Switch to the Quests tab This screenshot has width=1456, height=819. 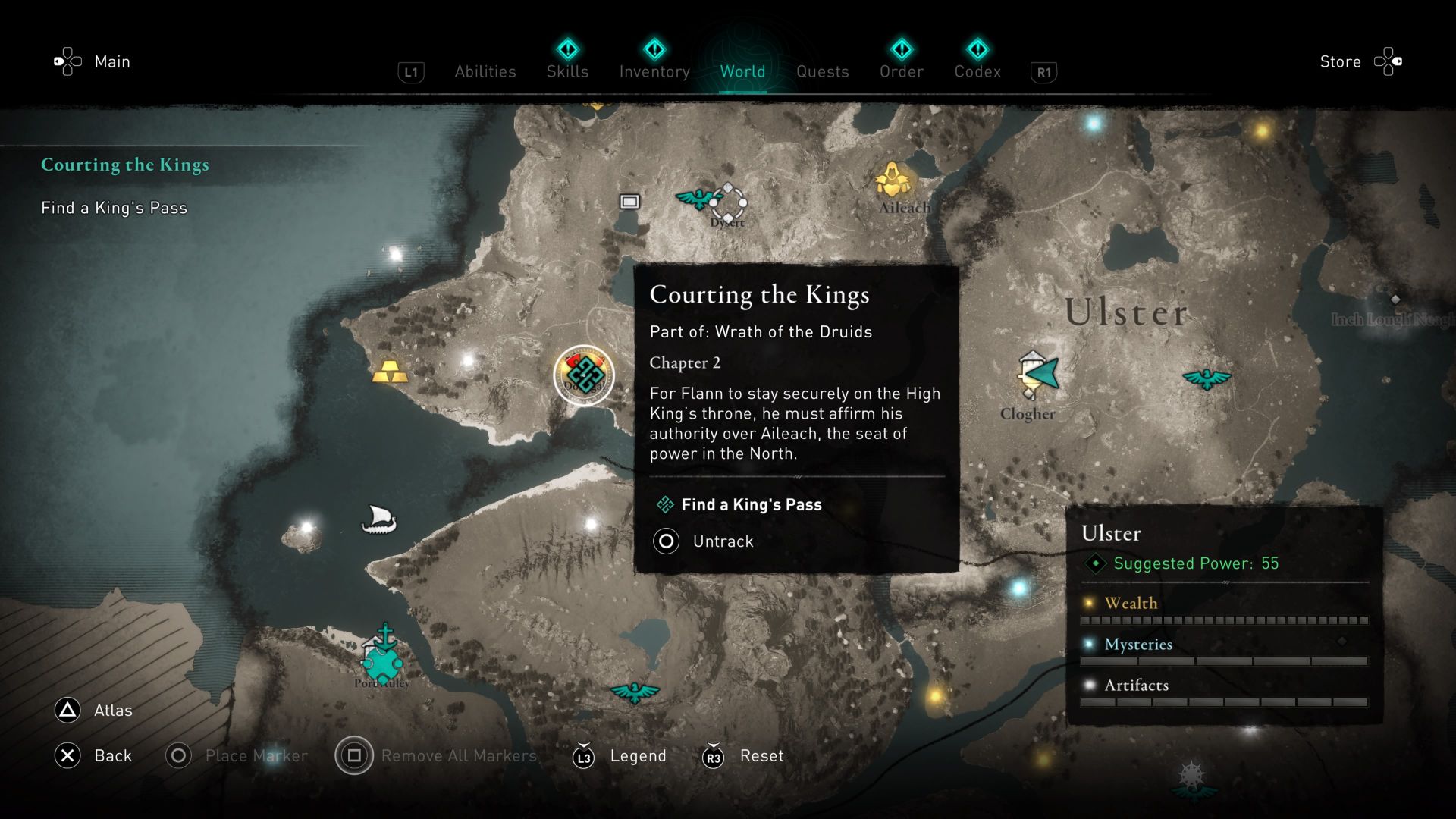pyautogui.click(x=822, y=71)
